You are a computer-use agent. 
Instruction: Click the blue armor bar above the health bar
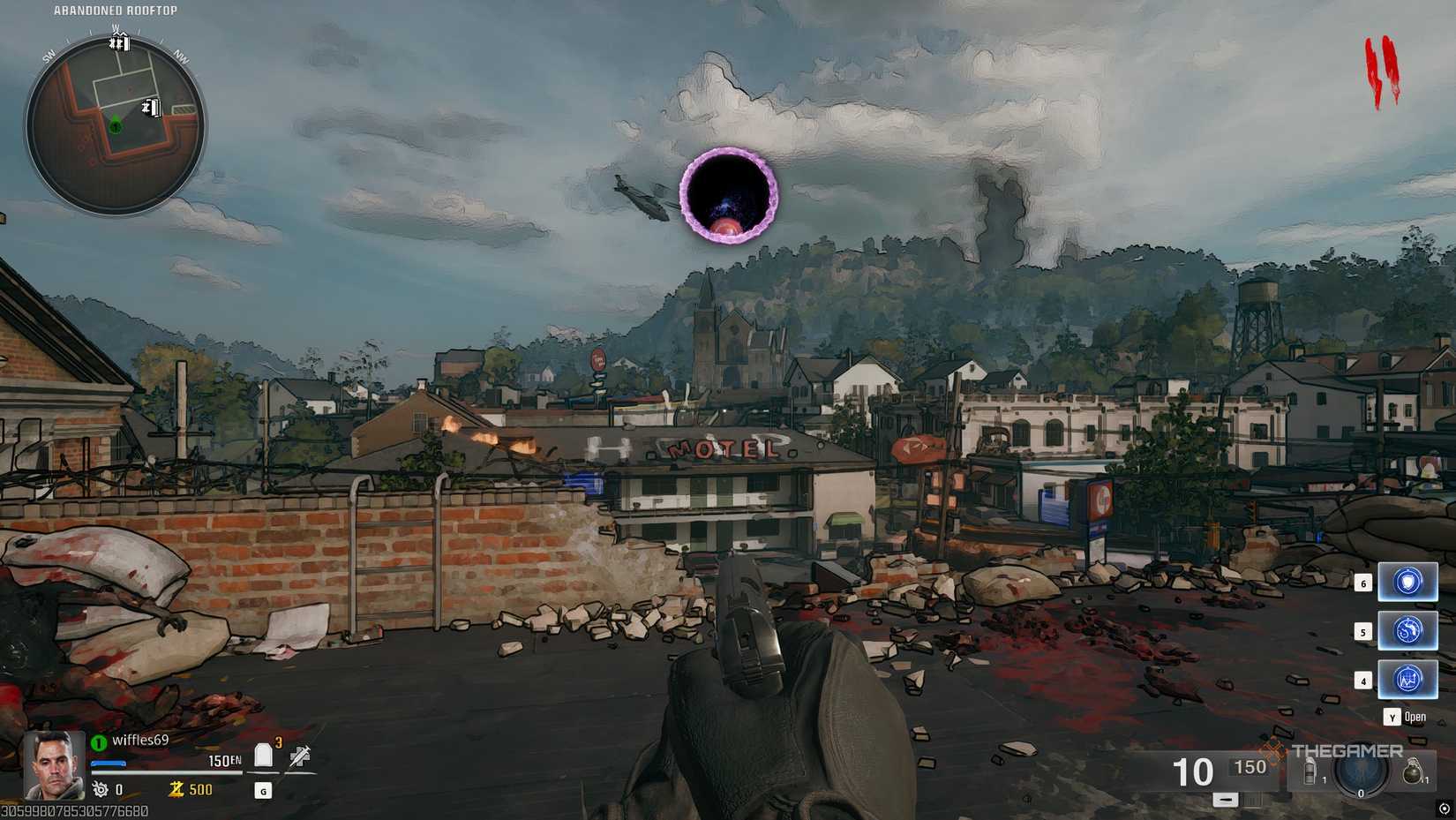[109, 764]
